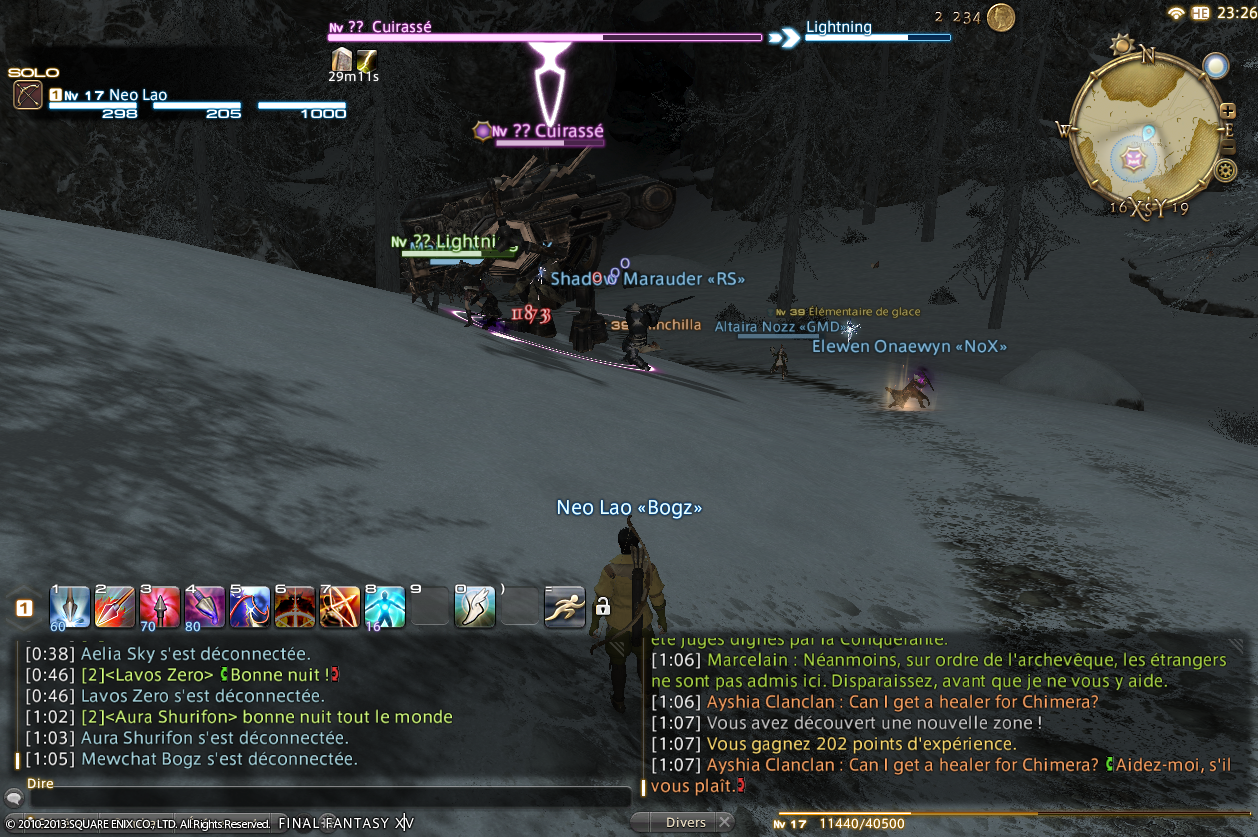
Task: Open minimap settings gear
Action: (x=1225, y=171)
